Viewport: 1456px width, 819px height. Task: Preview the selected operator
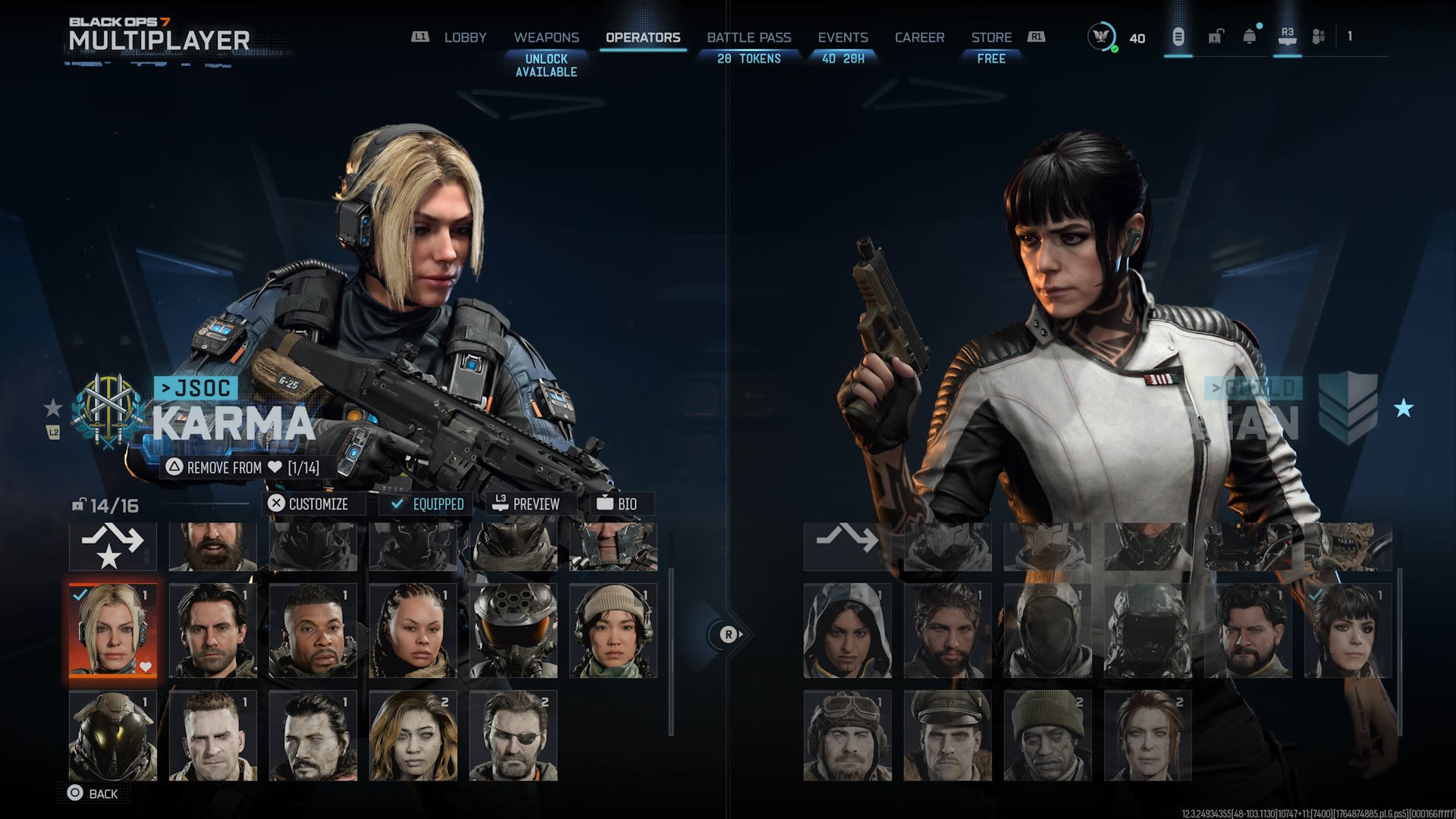coord(526,504)
